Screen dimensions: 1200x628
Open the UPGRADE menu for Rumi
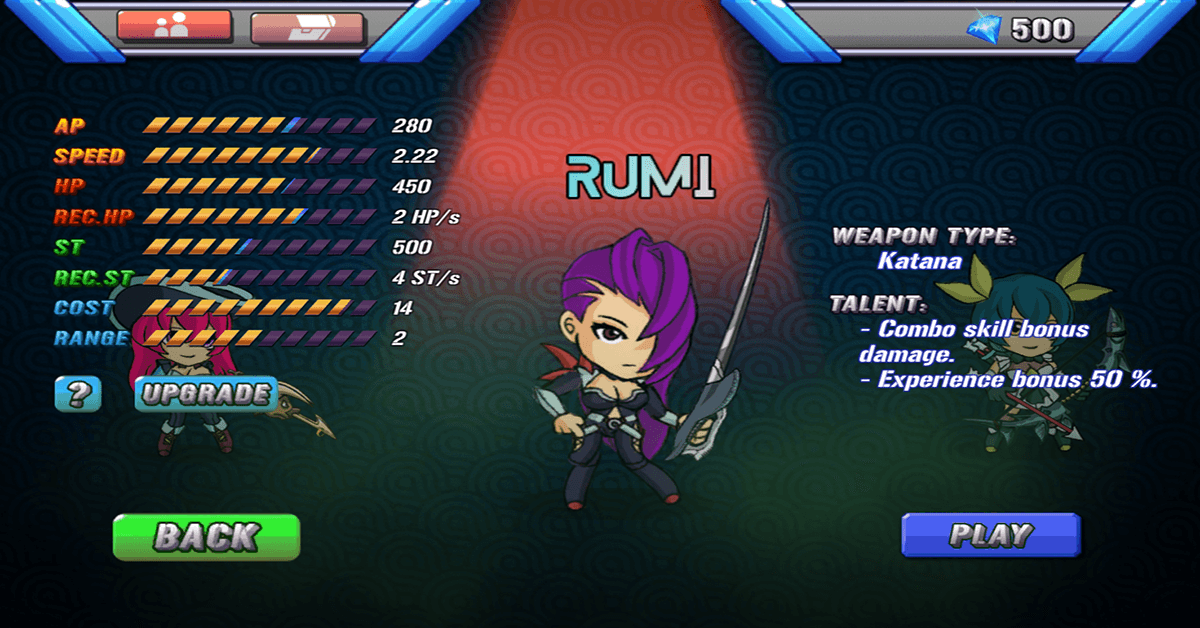[205, 394]
